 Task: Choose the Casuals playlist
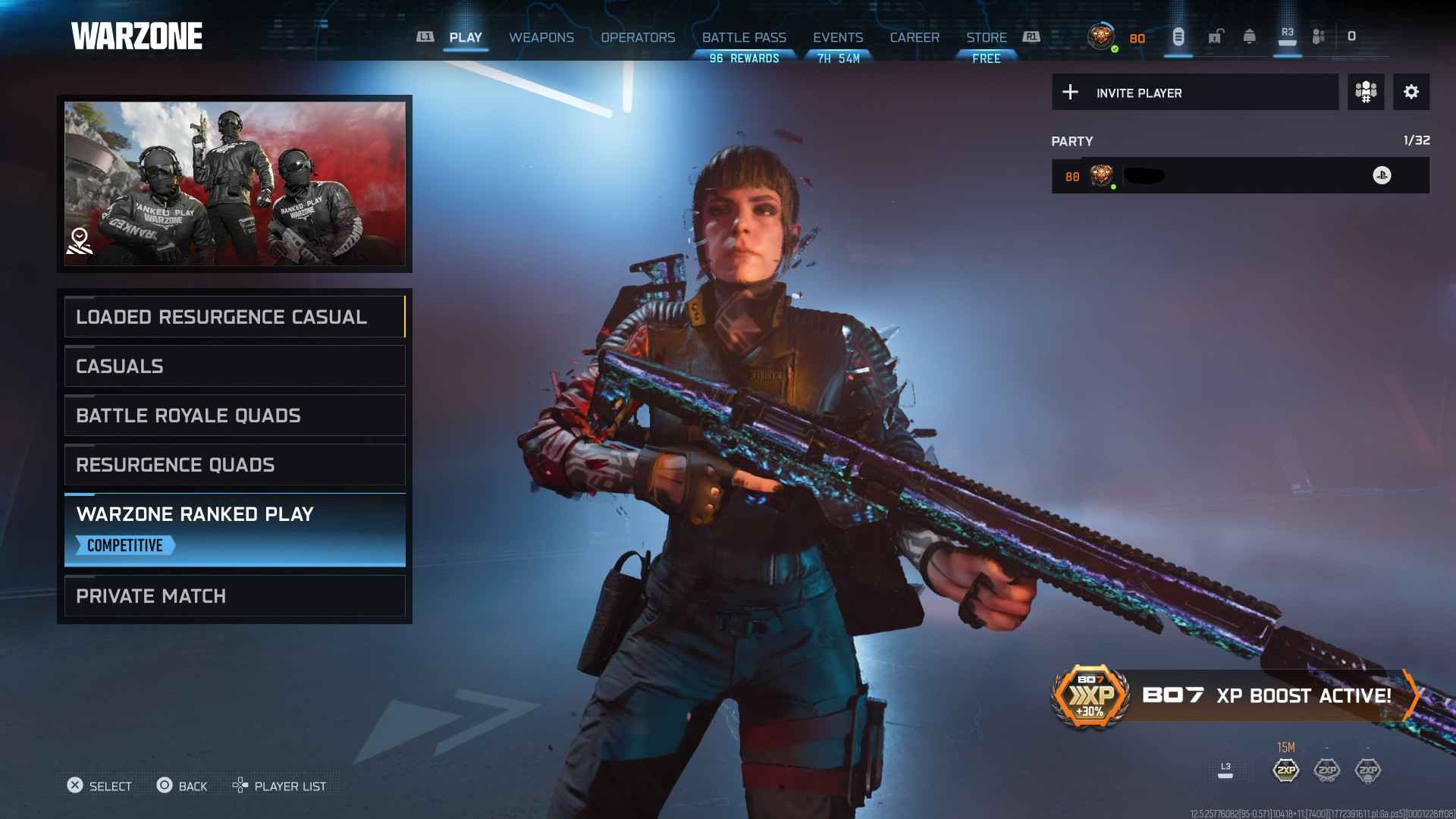[234, 366]
